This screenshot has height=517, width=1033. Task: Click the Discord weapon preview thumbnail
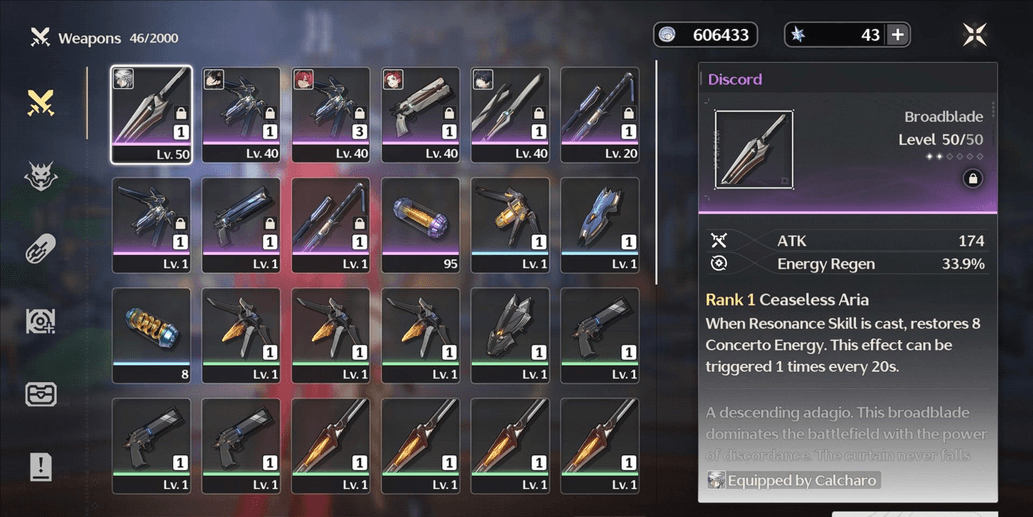(754, 149)
